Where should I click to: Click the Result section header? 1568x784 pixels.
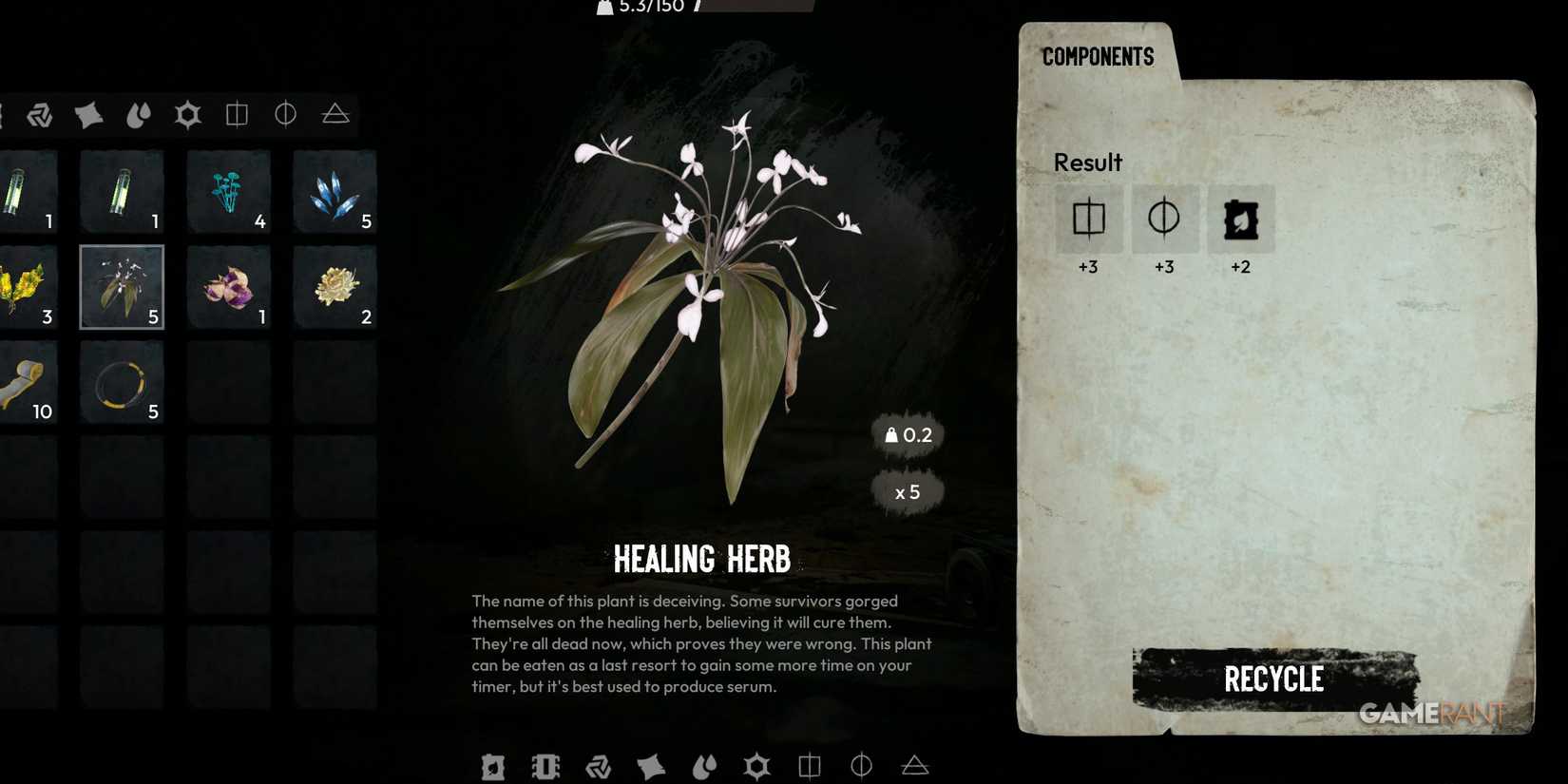click(1087, 163)
